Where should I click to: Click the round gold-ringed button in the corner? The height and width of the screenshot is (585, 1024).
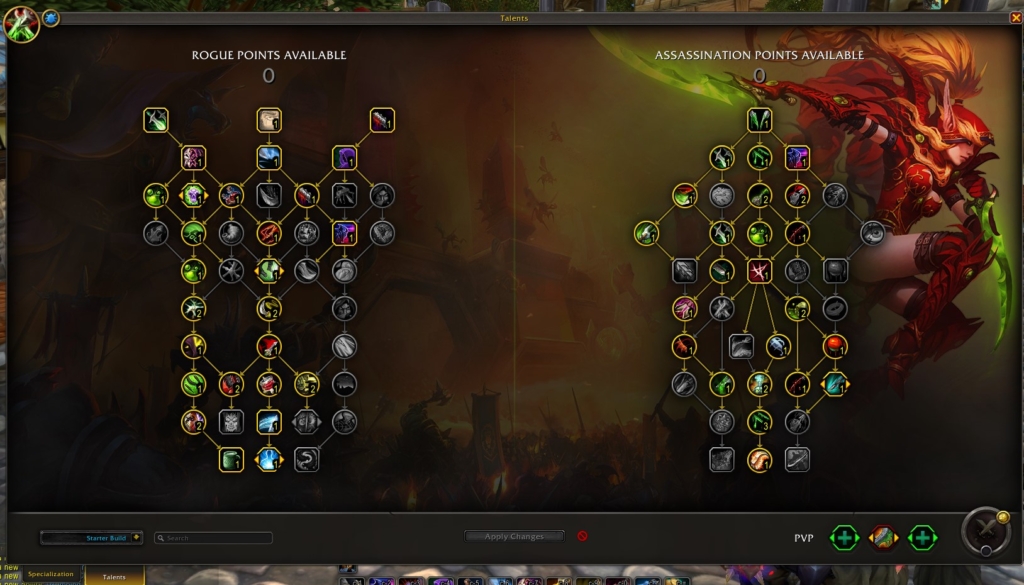pos(985,532)
